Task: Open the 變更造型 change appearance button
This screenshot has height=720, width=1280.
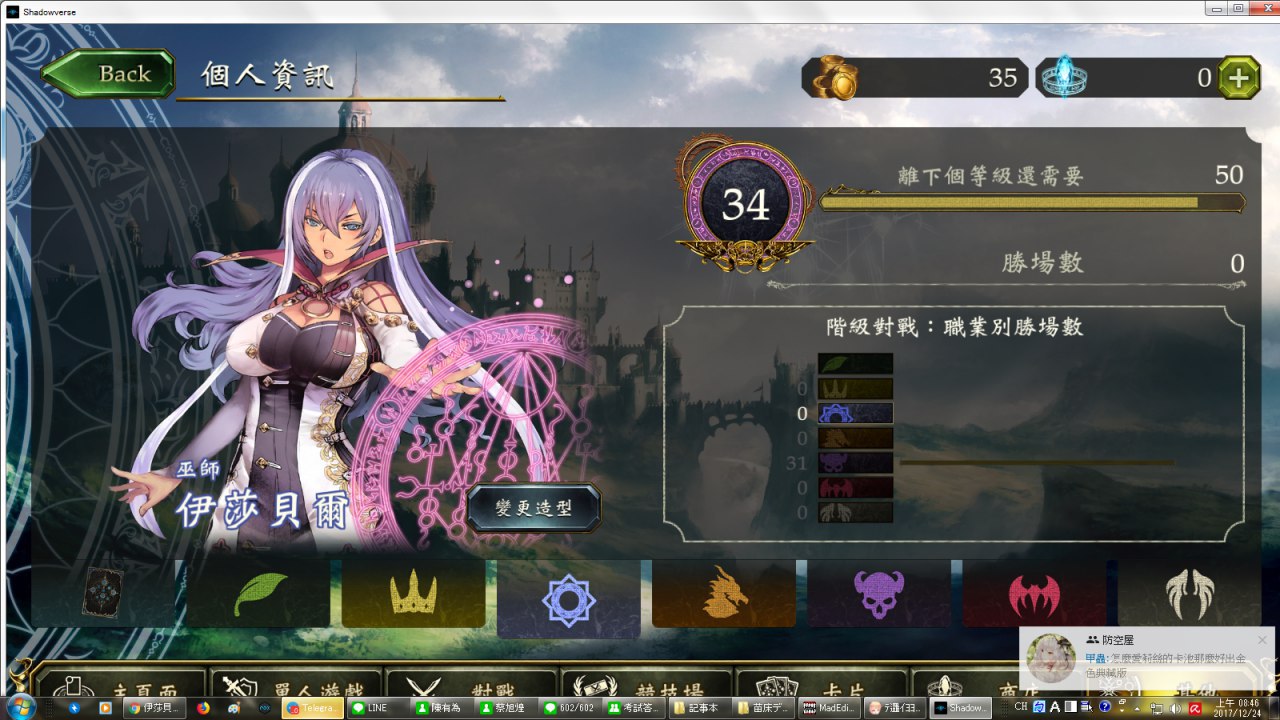Action: pyautogui.click(x=534, y=508)
